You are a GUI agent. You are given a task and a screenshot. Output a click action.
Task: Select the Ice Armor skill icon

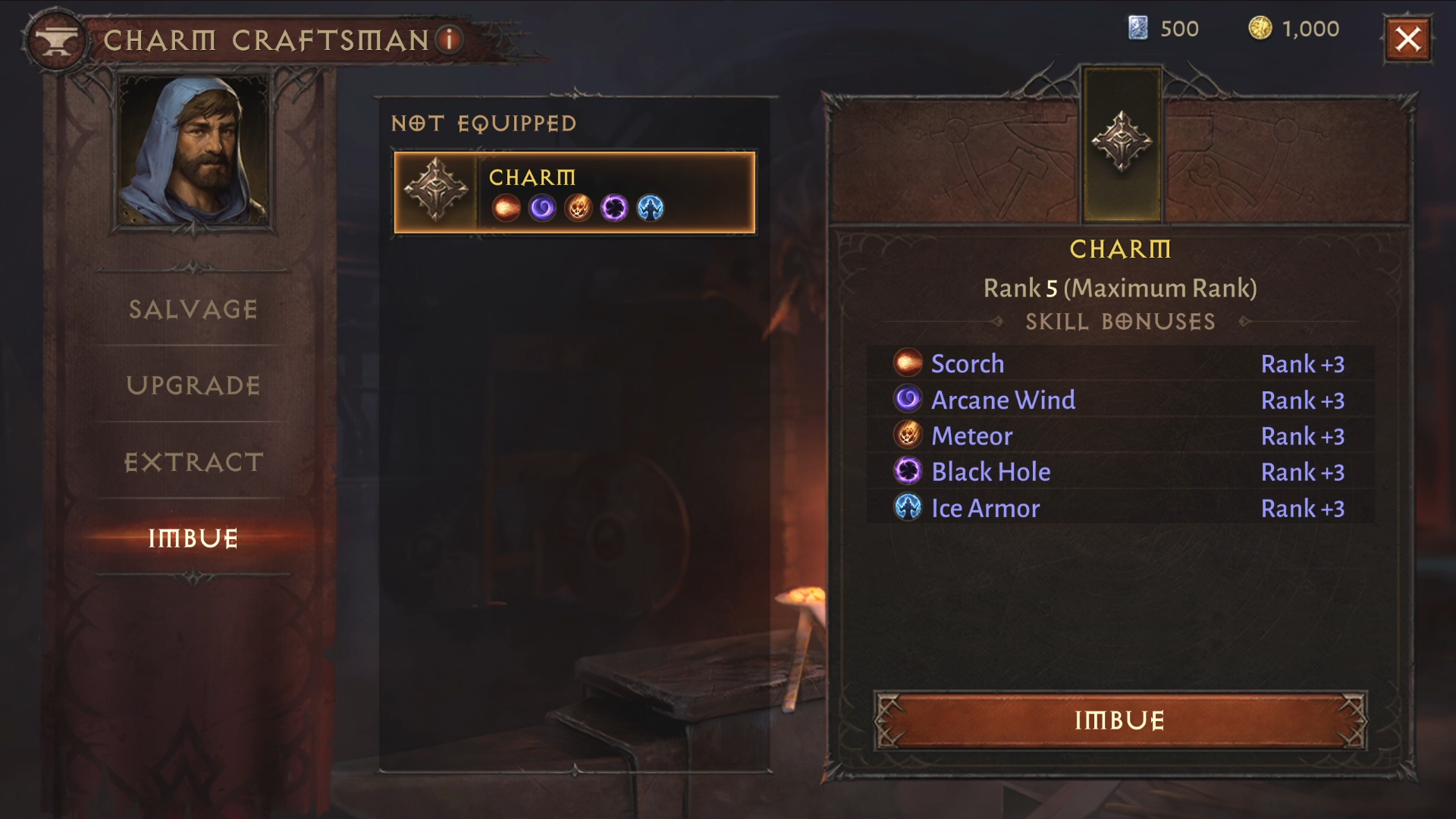click(908, 508)
